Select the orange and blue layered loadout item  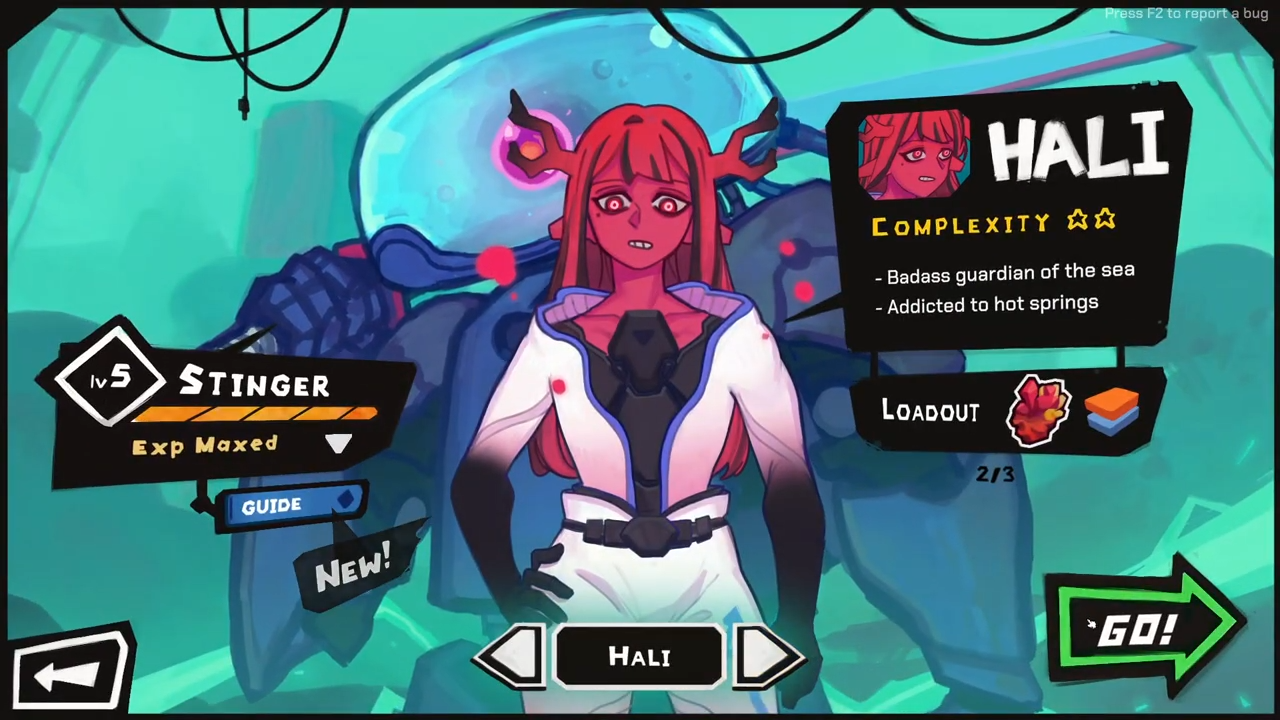(x=1111, y=411)
